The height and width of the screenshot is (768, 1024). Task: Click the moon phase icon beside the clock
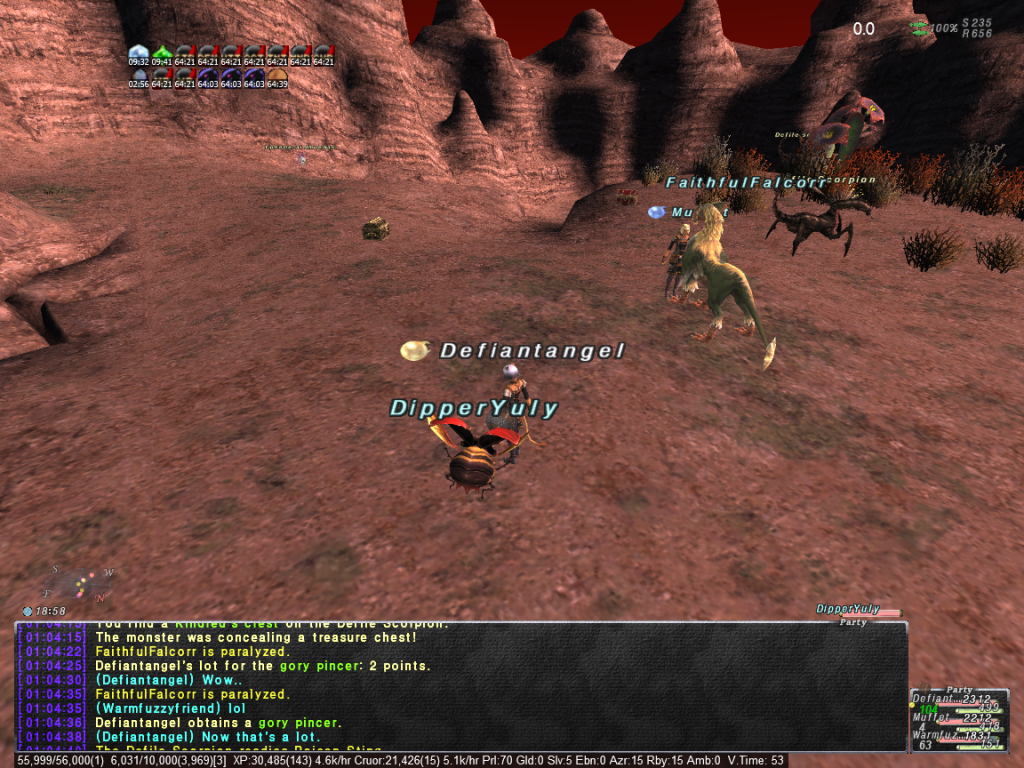click(x=27, y=611)
